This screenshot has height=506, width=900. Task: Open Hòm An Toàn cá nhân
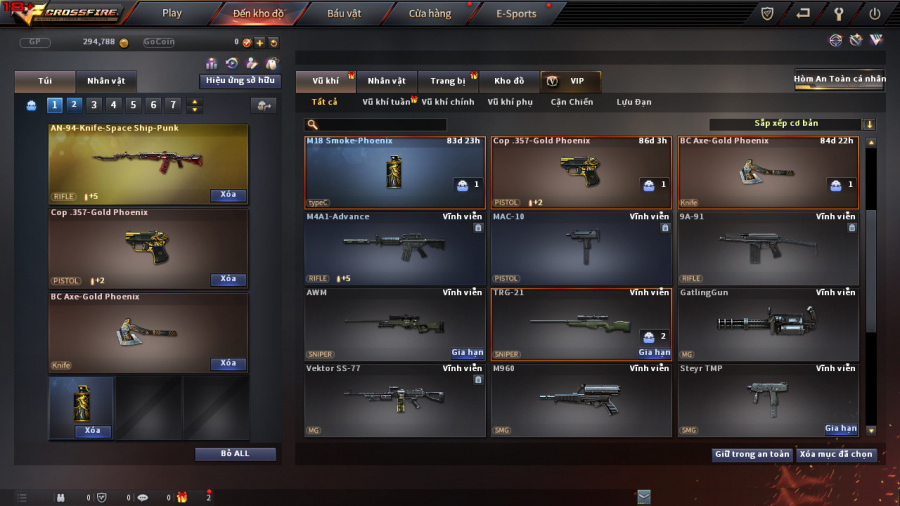click(839, 79)
